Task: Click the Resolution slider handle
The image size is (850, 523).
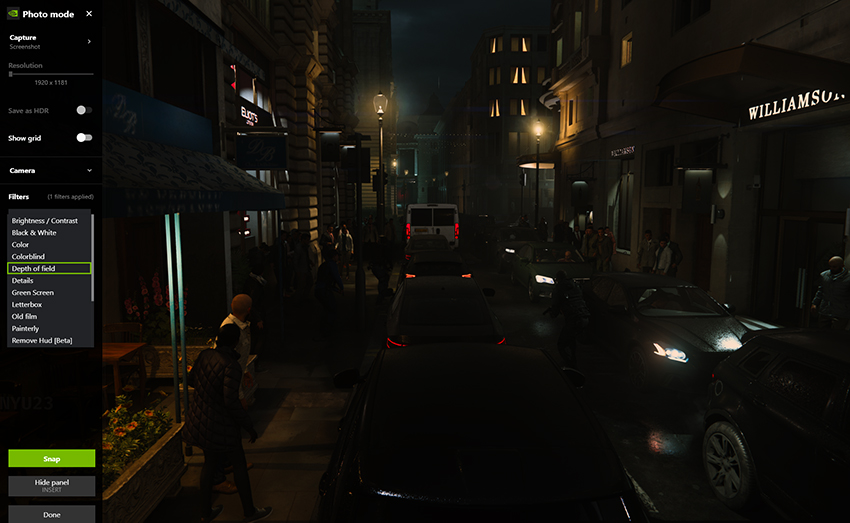Action: tap(11, 74)
